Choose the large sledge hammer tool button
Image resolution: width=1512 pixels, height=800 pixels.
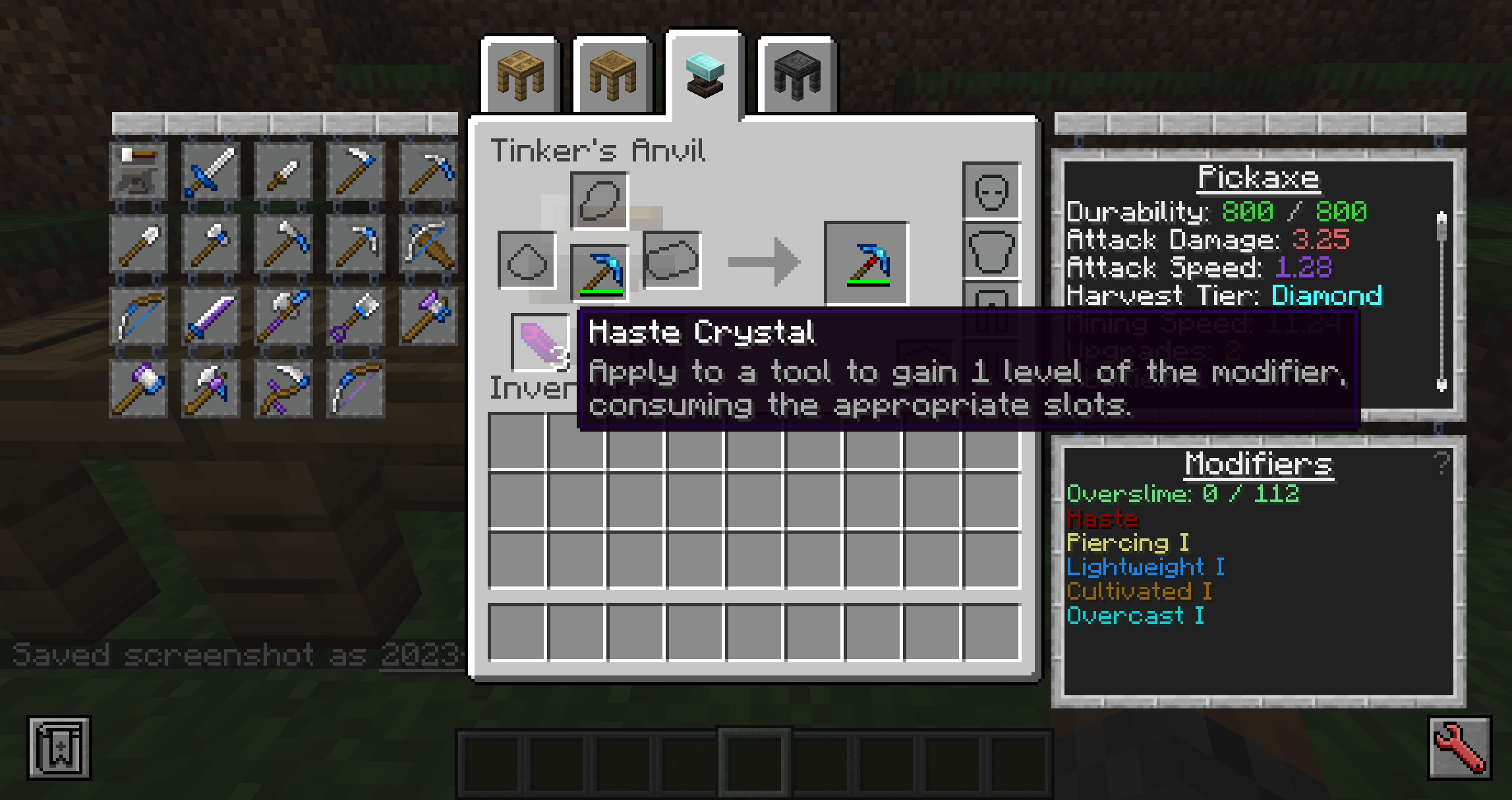pyautogui.click(x=138, y=389)
